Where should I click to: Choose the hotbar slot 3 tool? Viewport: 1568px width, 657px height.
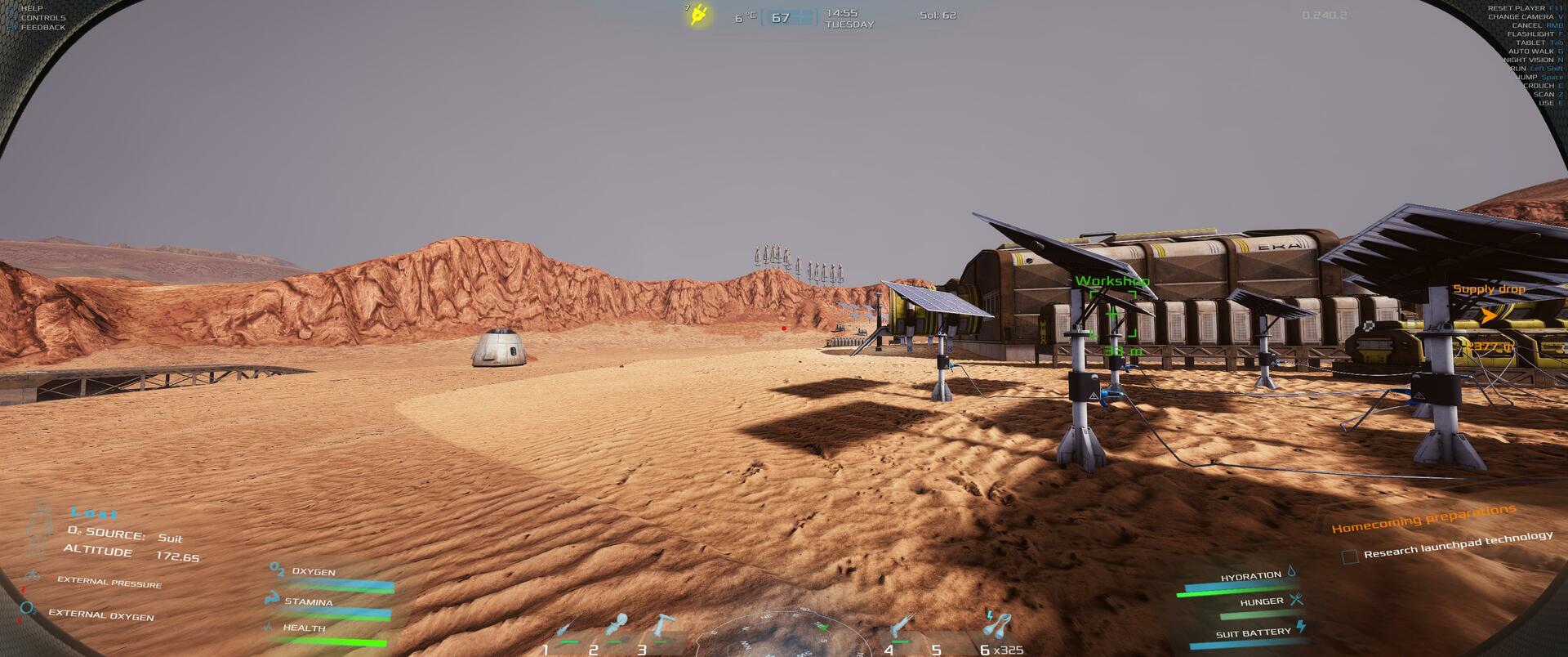(x=663, y=627)
